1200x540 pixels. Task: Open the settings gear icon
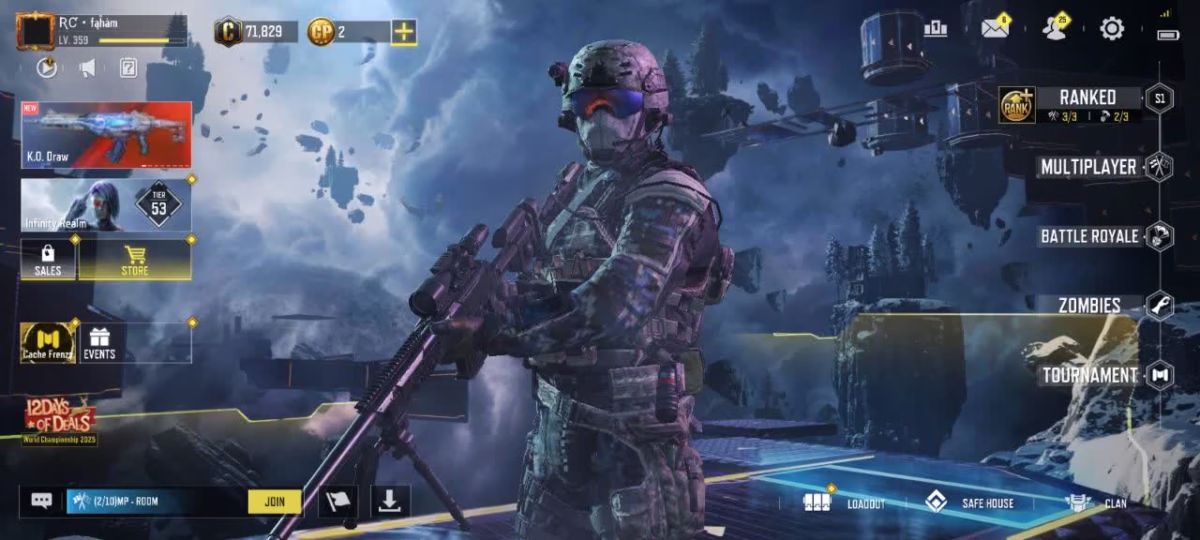1112,29
